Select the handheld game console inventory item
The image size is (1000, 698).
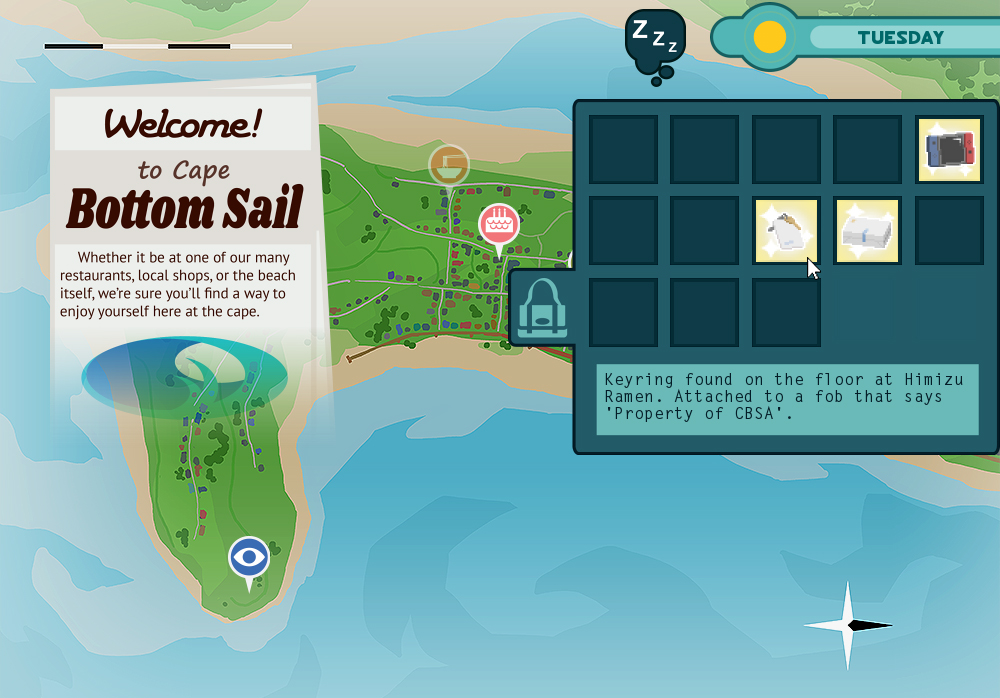coord(949,150)
